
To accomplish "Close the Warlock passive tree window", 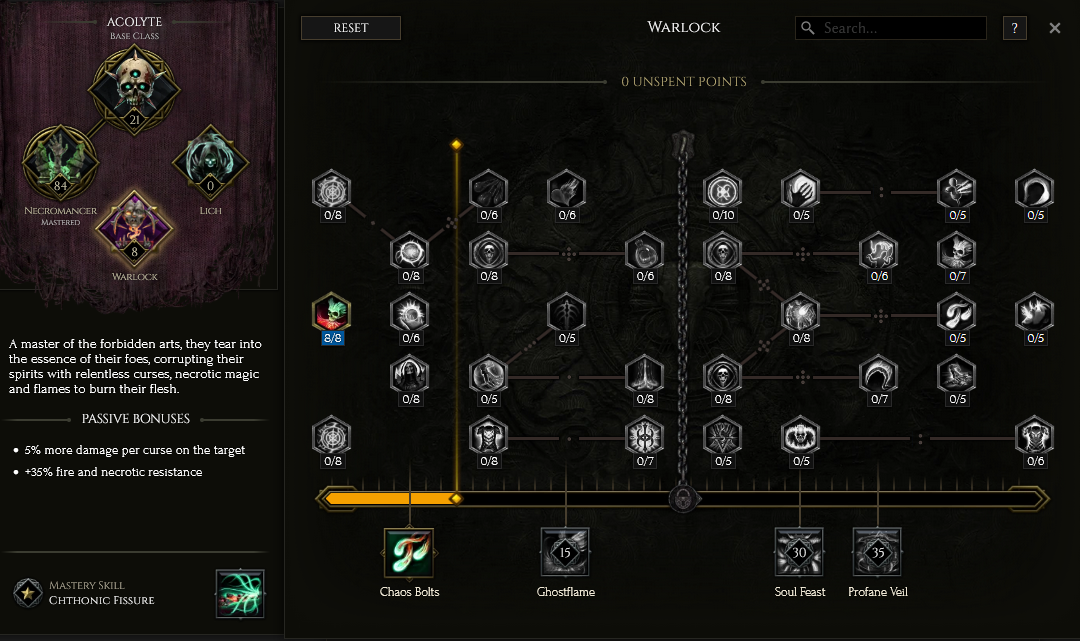I will [x=1054, y=28].
